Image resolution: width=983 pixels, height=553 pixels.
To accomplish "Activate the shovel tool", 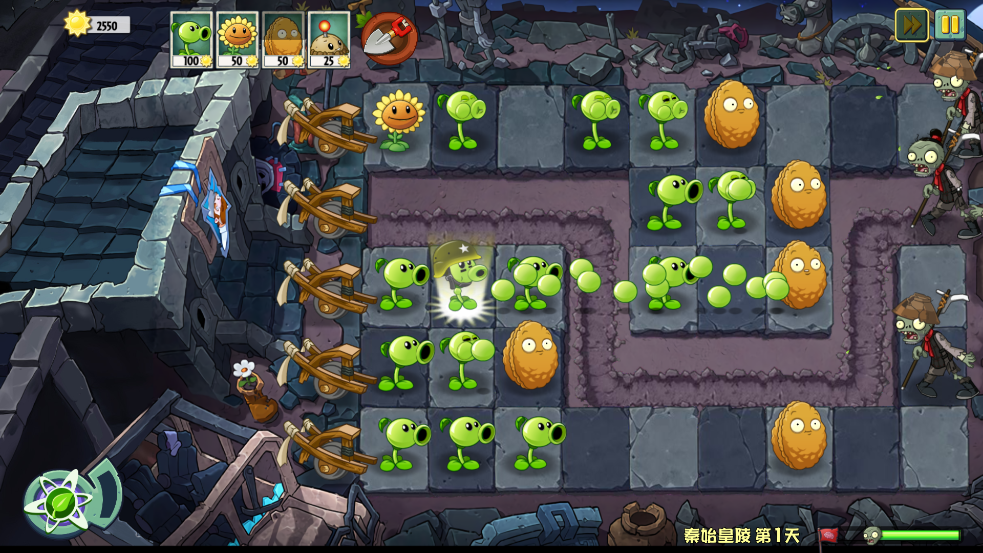I will click(388, 38).
